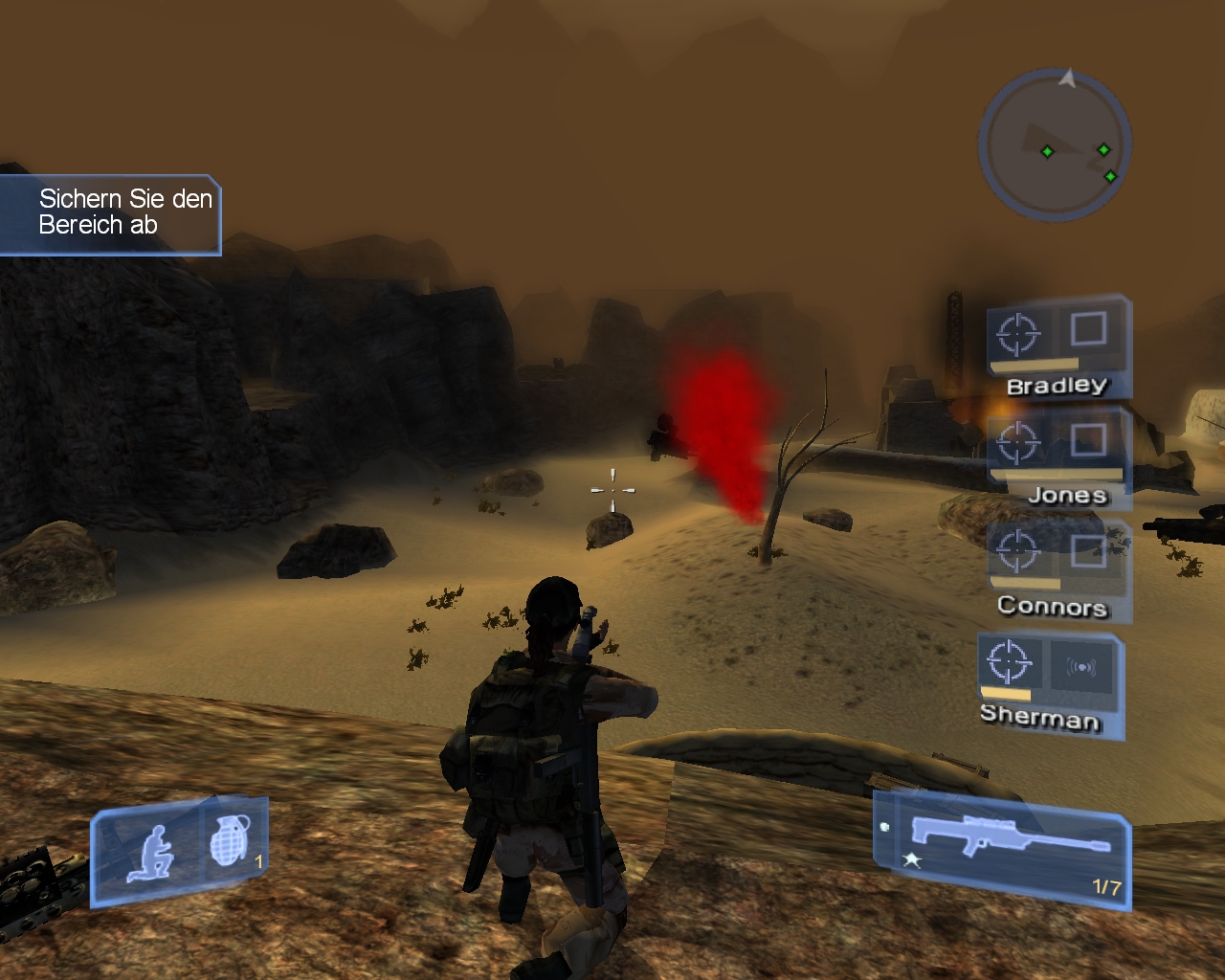
Task: Click the circular minimap radar
Action: pos(1055,145)
